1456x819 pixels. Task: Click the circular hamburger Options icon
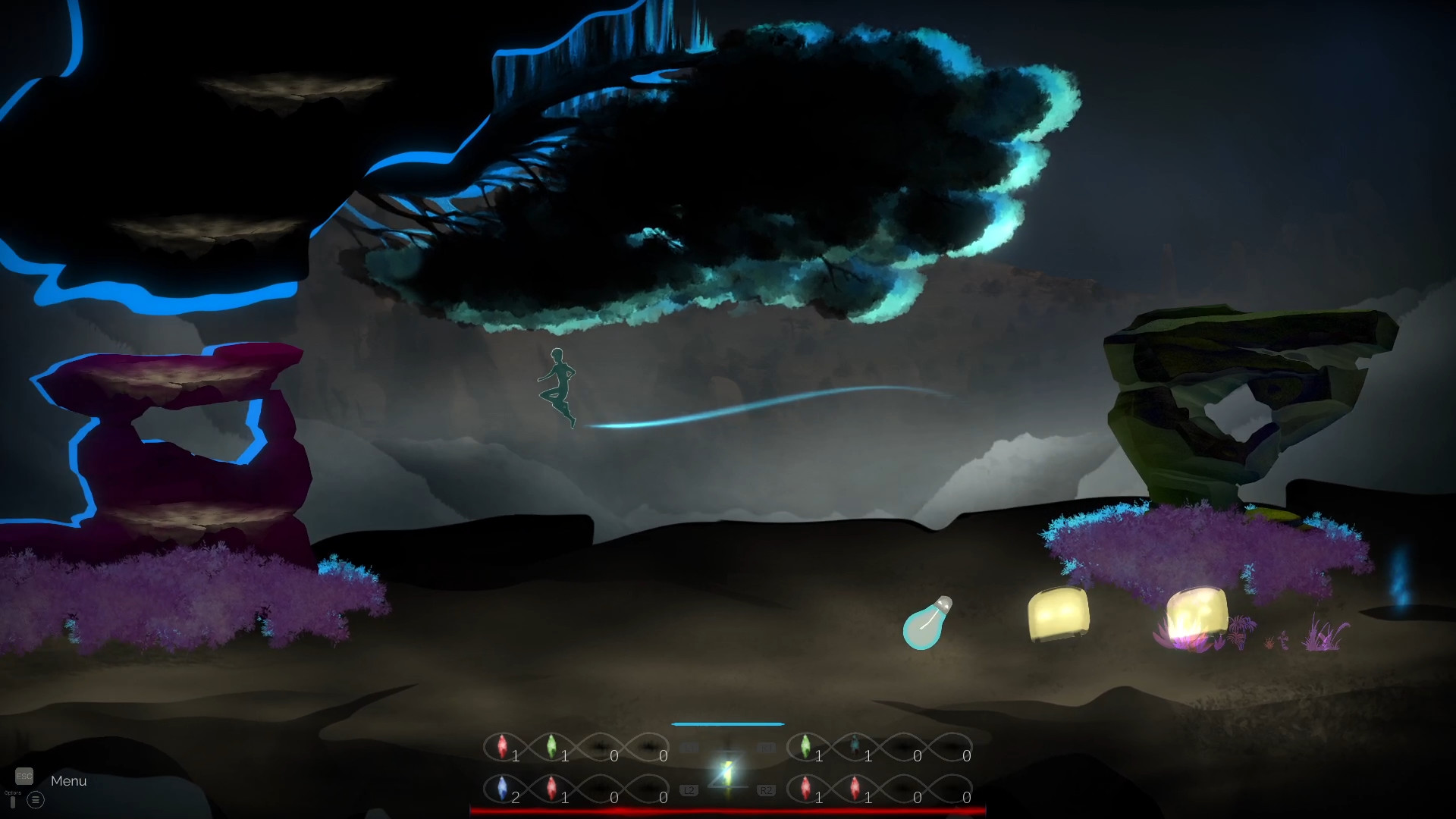pos(34,800)
